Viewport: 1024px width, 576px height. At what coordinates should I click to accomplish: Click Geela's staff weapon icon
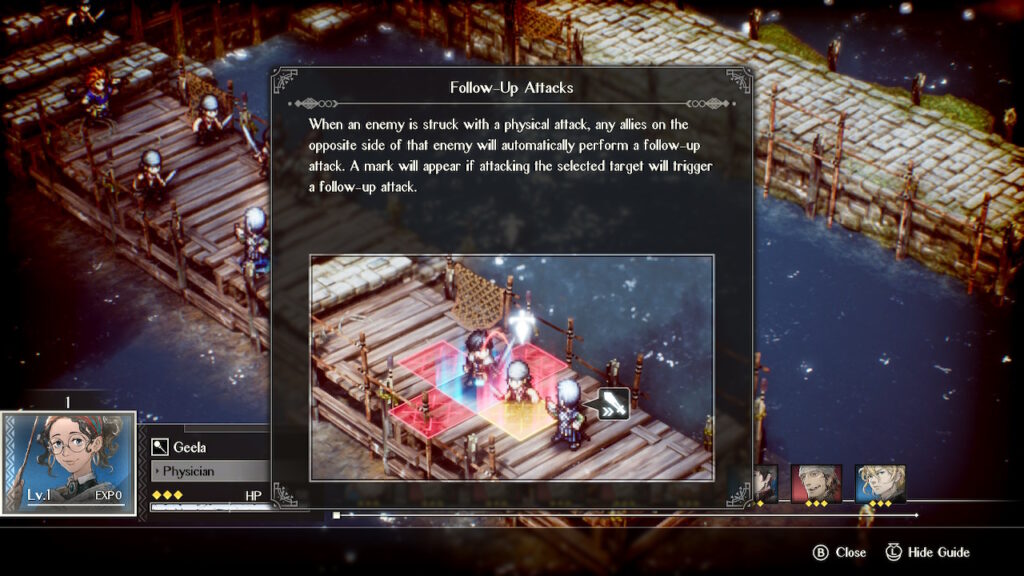click(160, 448)
